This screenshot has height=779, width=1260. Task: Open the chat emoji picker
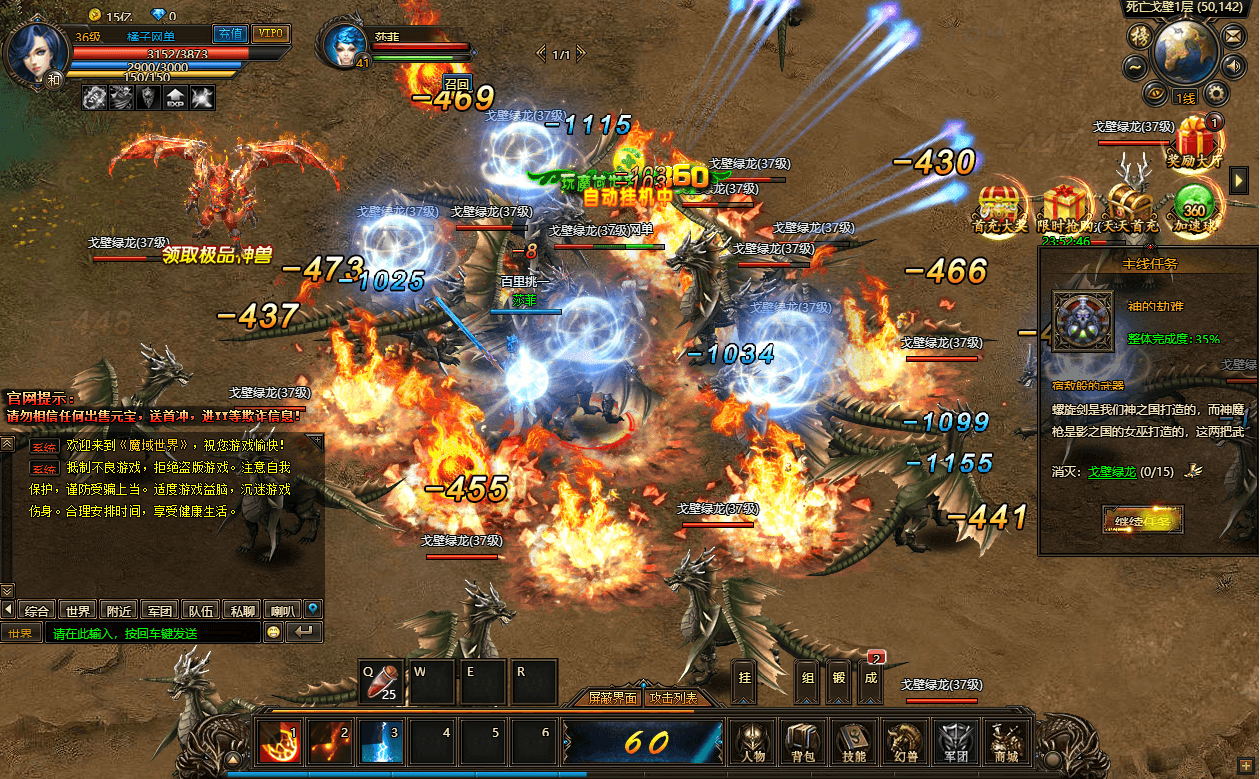pyautogui.click(x=273, y=632)
